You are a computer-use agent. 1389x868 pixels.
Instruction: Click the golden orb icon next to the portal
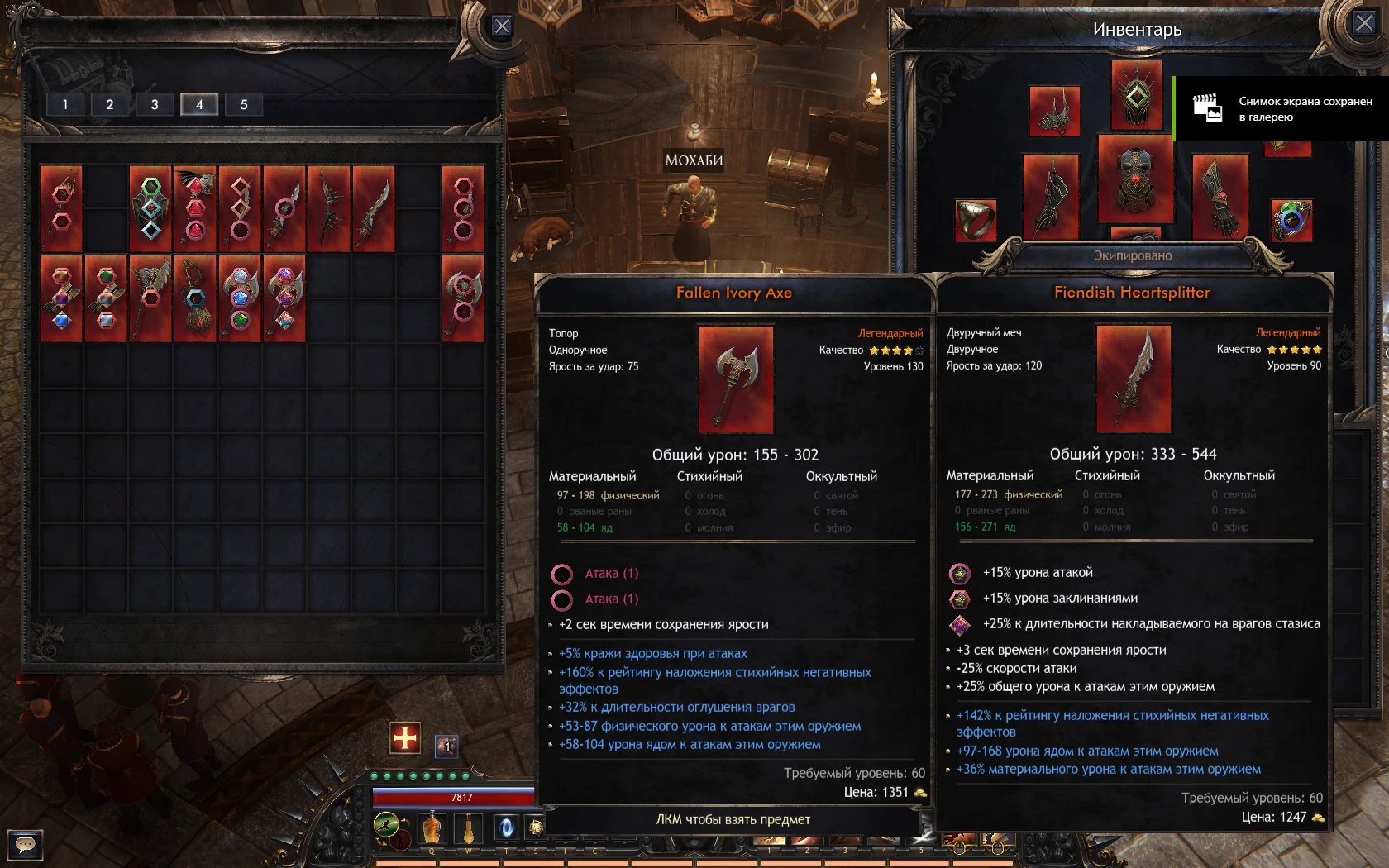537,827
